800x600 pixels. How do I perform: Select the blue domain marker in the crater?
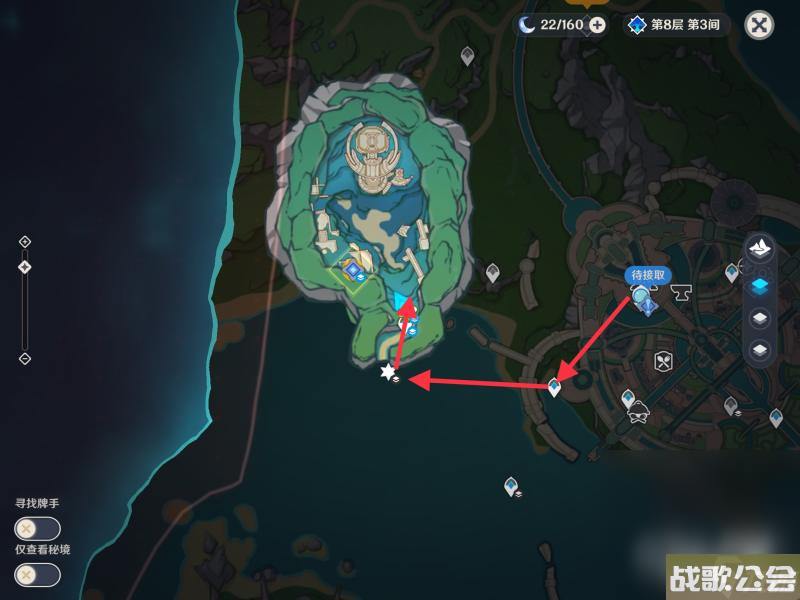point(352,270)
